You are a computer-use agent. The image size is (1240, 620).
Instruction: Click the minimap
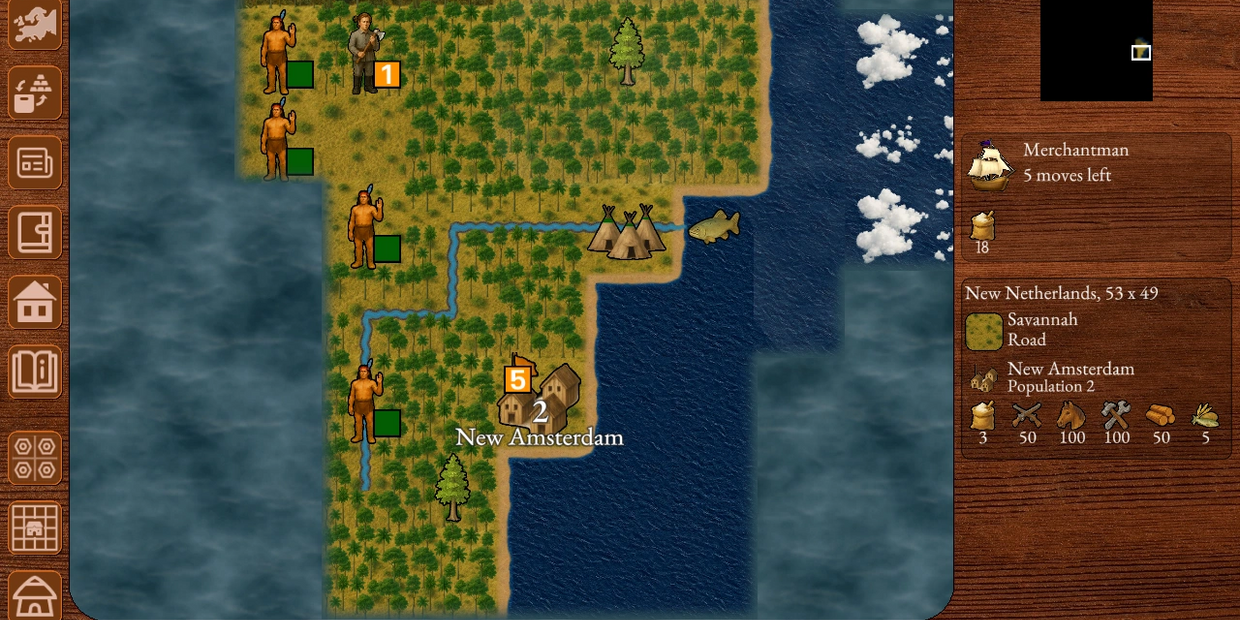[1096, 50]
